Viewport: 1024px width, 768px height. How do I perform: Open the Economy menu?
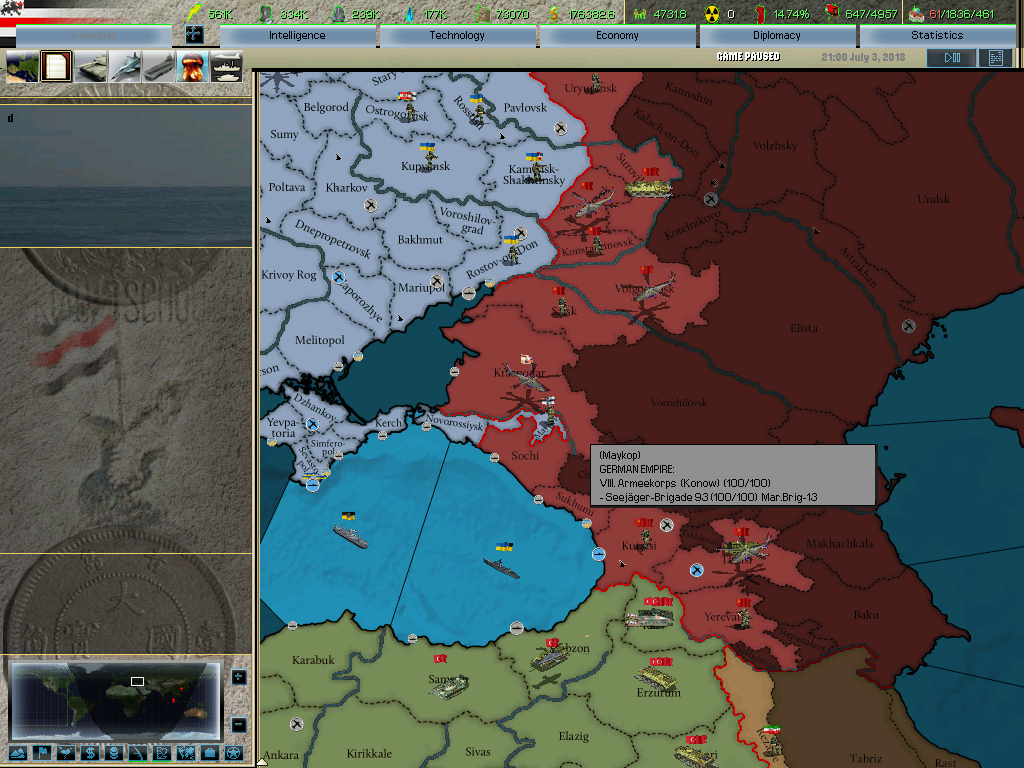pyautogui.click(x=617, y=35)
